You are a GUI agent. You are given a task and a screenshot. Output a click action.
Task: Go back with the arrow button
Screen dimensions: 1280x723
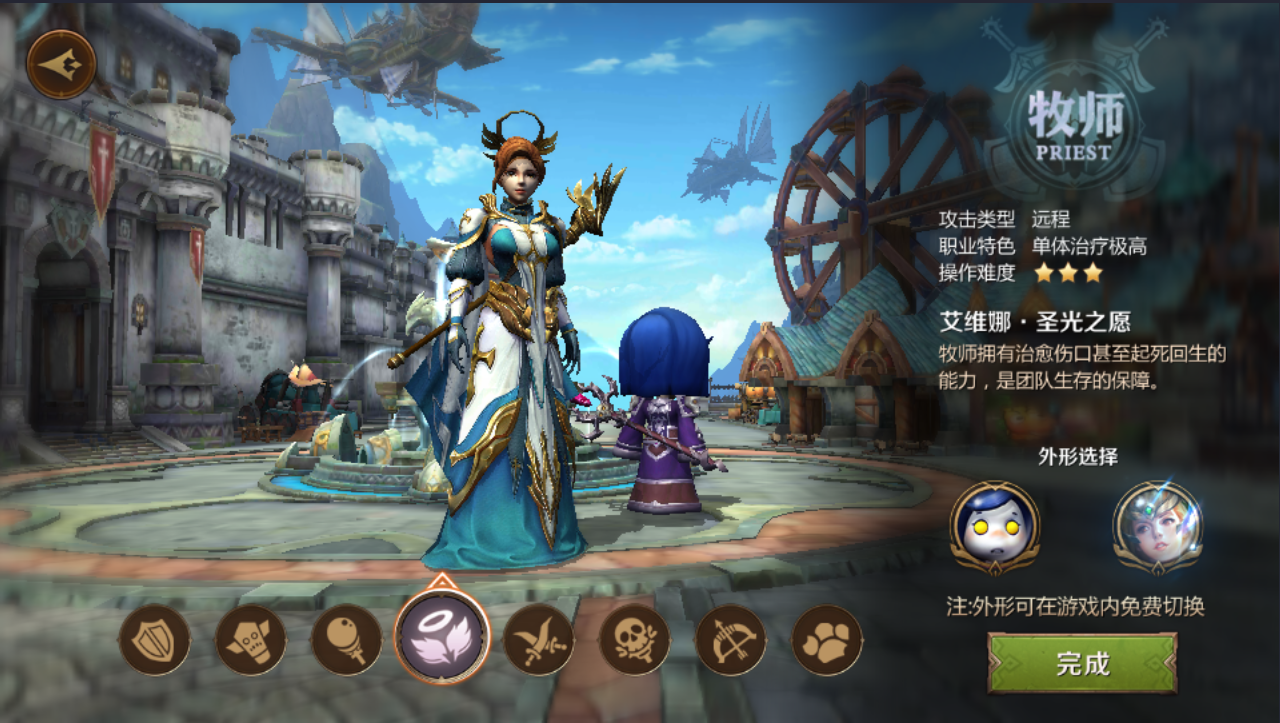(61, 65)
